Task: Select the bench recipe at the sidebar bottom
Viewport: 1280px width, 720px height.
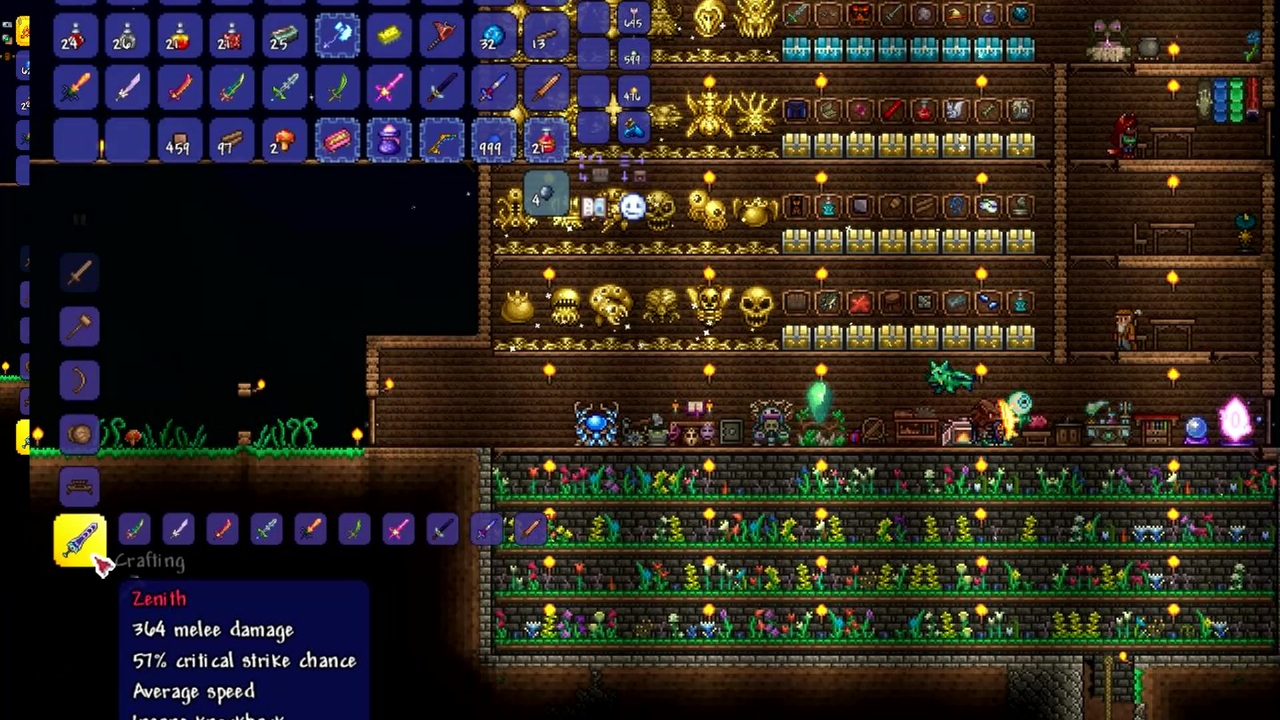Action: [80, 485]
